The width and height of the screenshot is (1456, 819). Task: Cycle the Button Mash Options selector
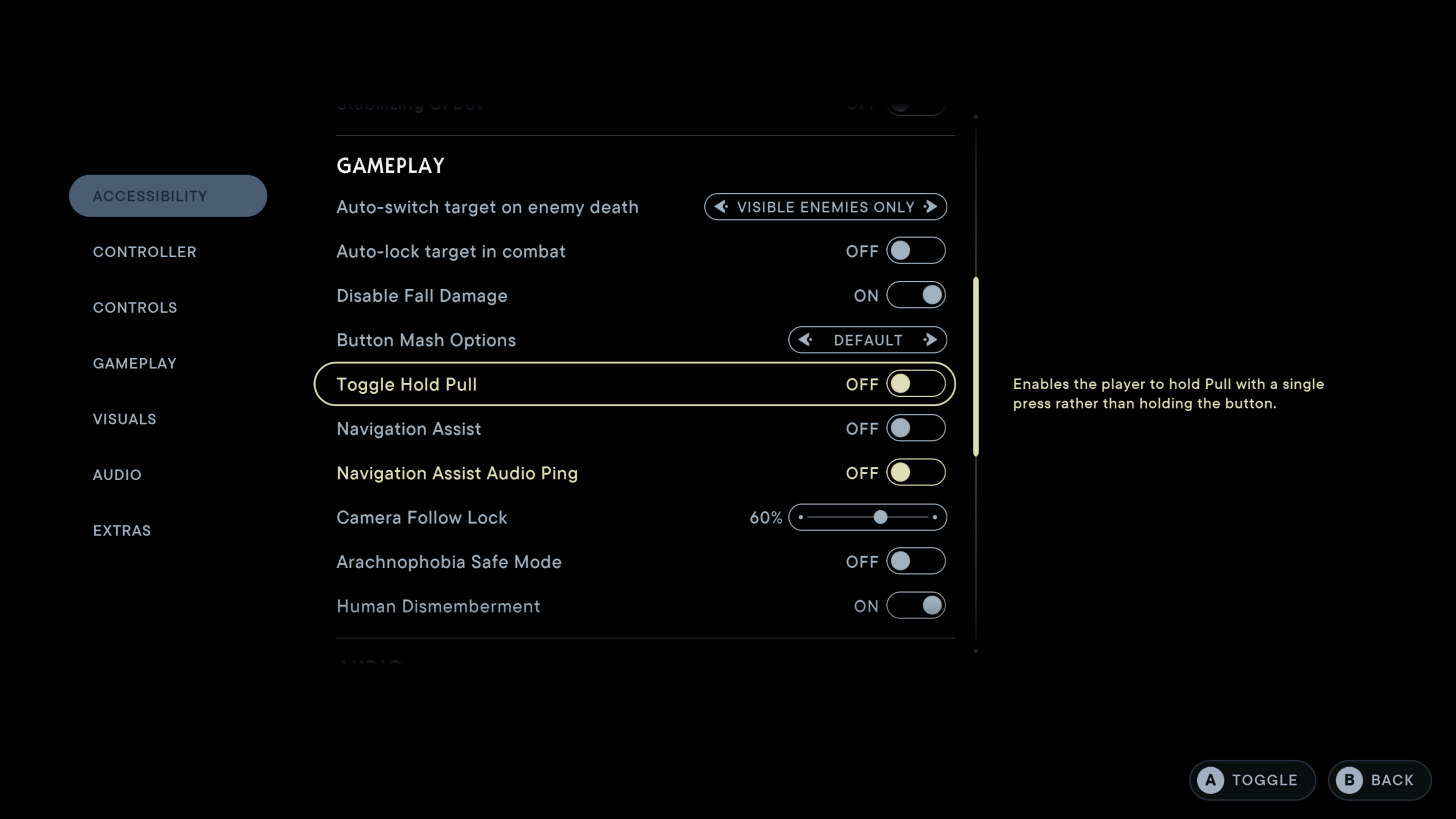point(867,340)
